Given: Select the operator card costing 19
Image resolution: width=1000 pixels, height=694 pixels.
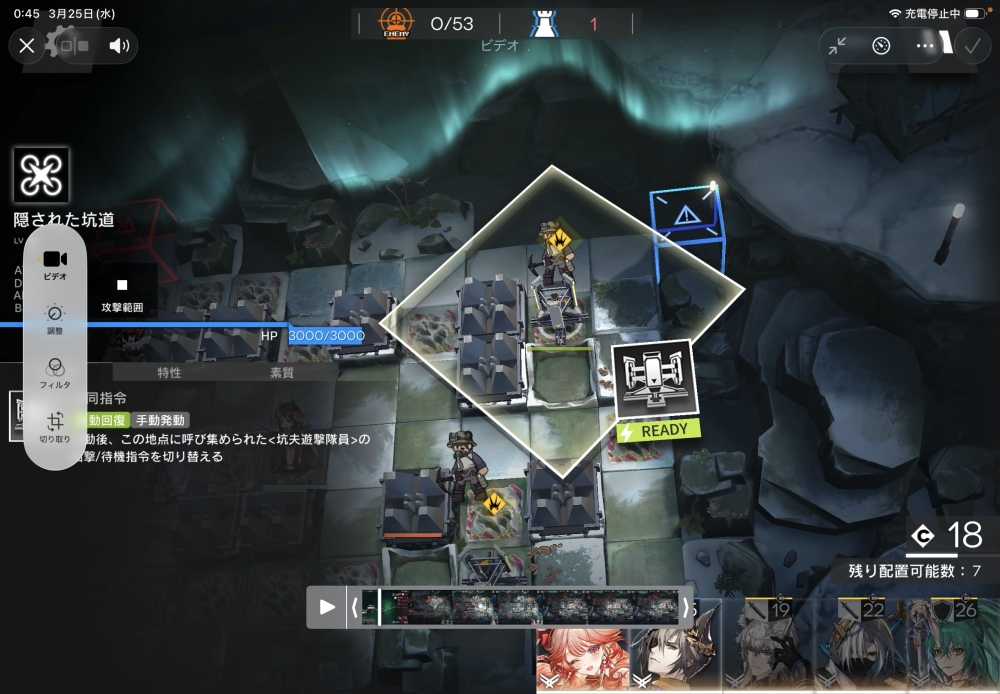Looking at the screenshot, I should 766,648.
